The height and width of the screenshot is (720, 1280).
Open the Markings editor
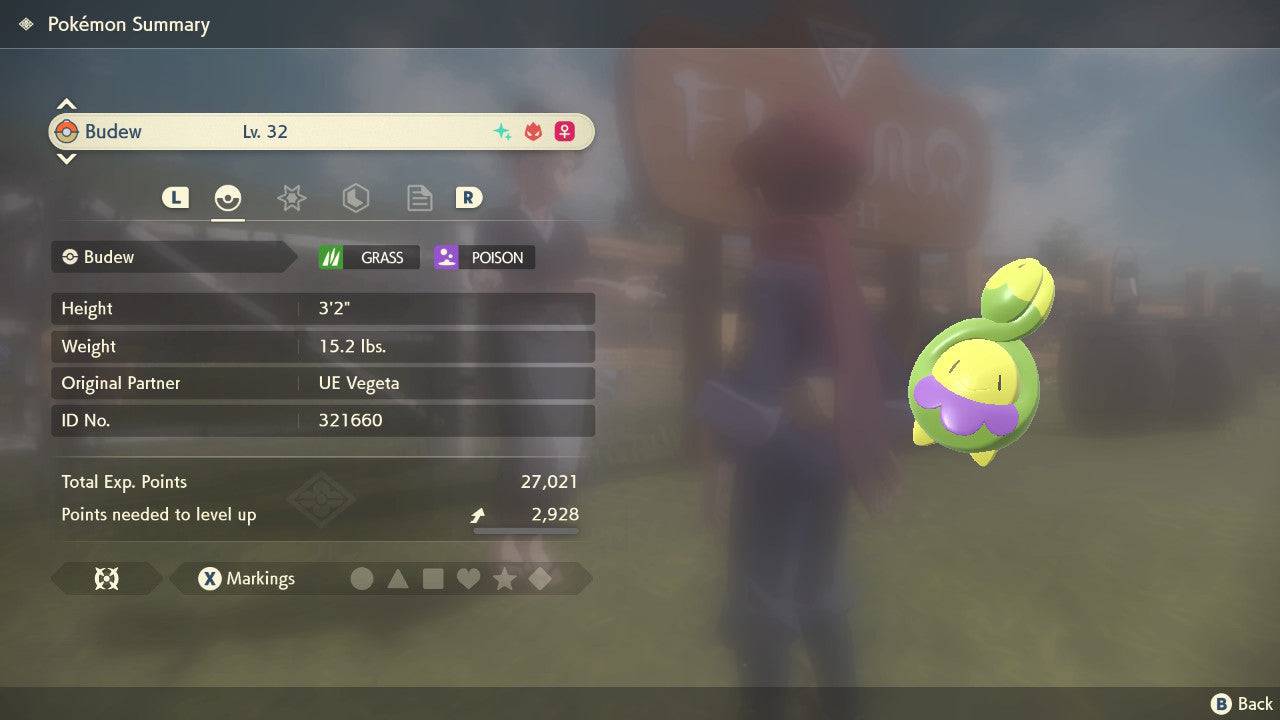coord(246,579)
